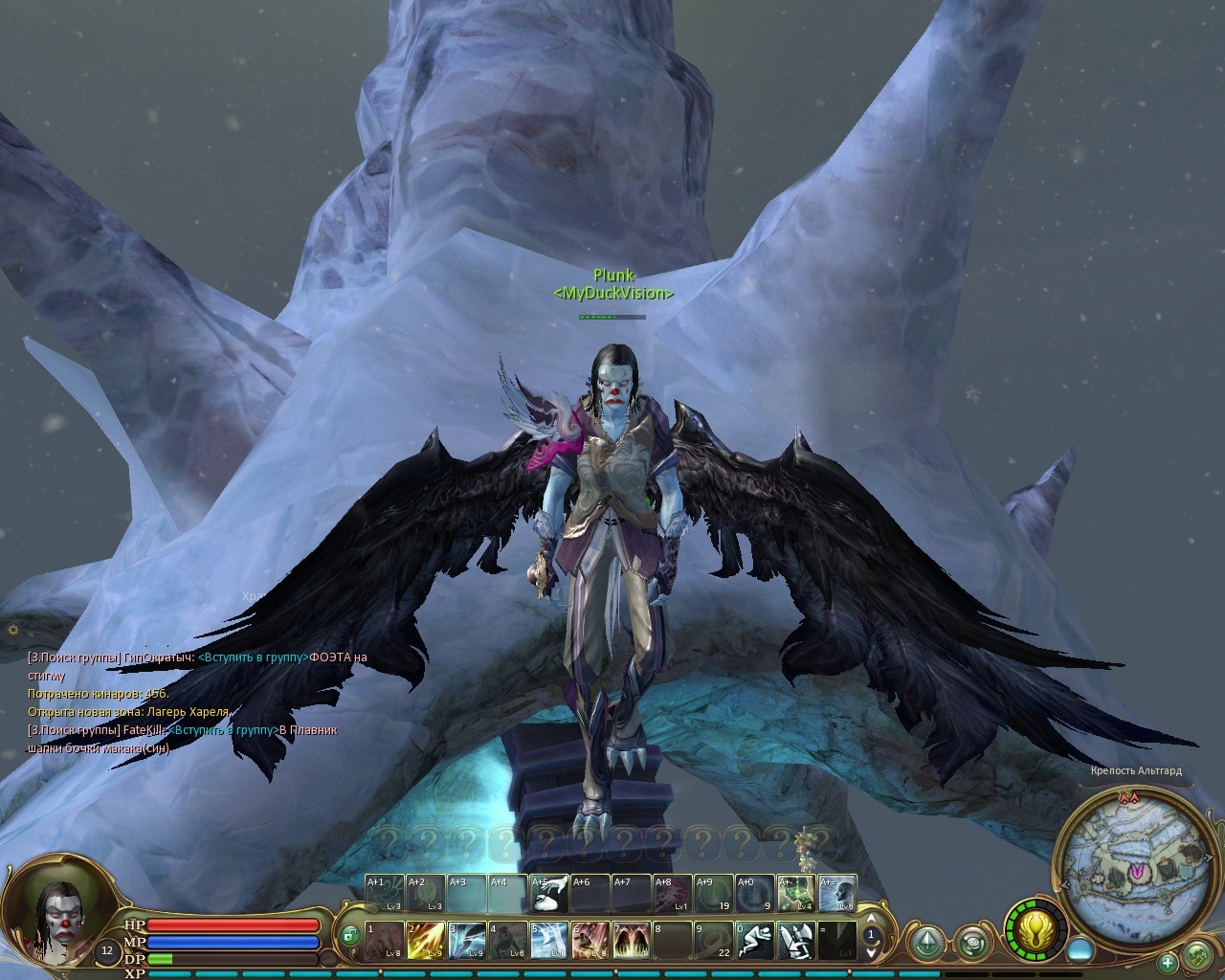Join ГипОкратыч's group via chat link
The image size is (1225, 980).
point(253,657)
